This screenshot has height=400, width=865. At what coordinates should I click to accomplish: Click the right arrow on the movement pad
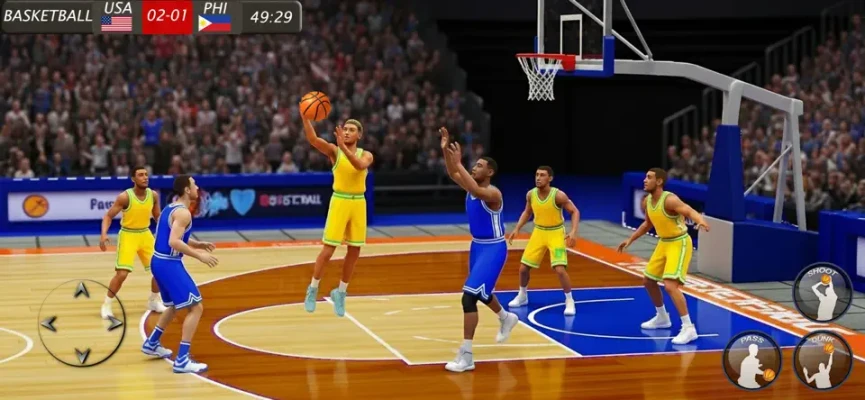pos(114,323)
